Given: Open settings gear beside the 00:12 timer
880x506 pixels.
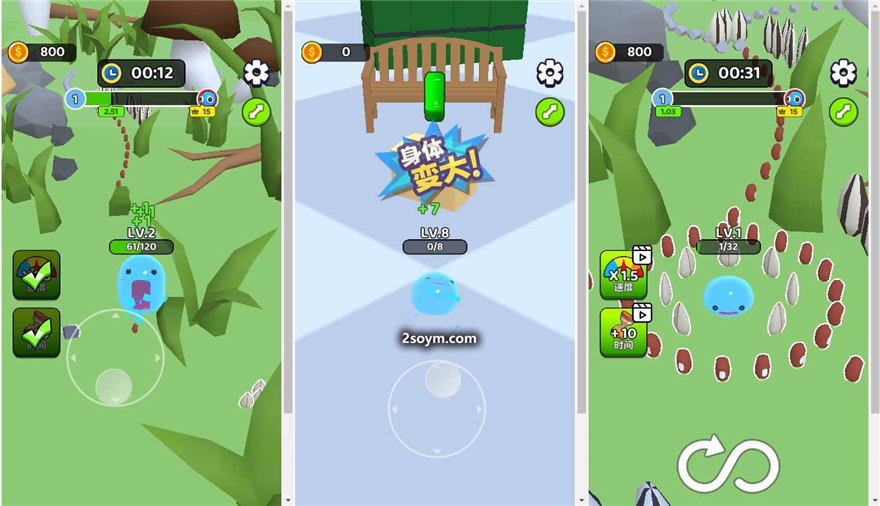Looking at the screenshot, I should [x=257, y=73].
